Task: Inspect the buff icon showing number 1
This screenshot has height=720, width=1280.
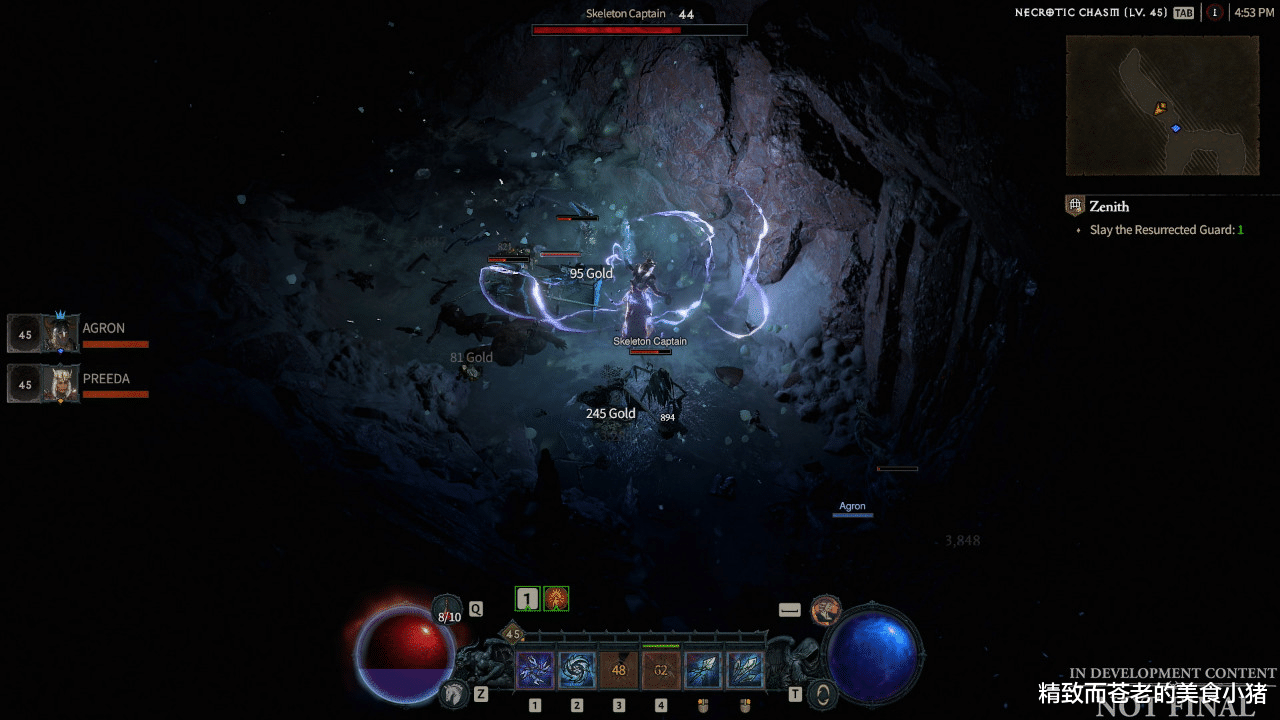Action: point(528,599)
